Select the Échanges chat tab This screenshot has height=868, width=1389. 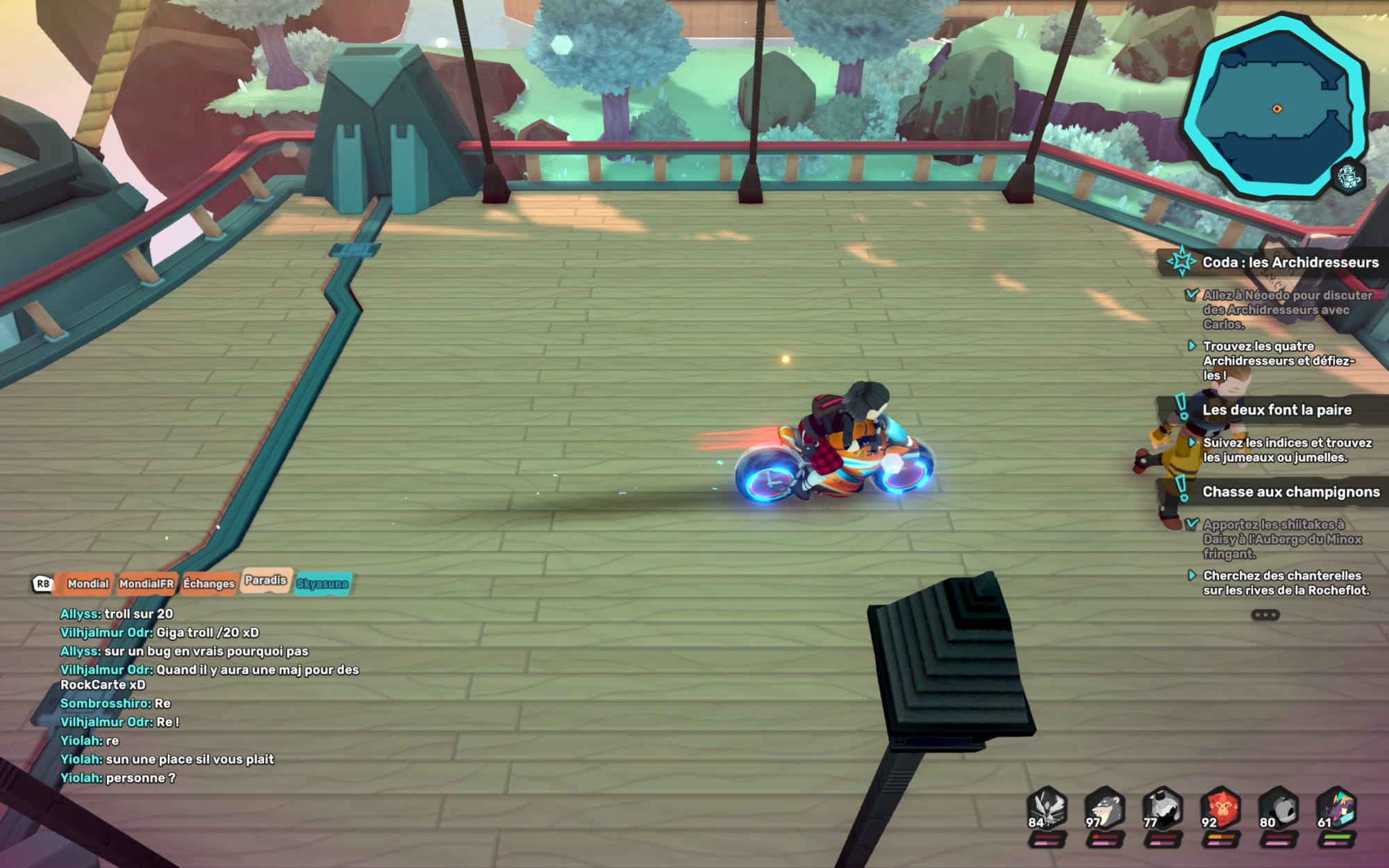tap(208, 583)
